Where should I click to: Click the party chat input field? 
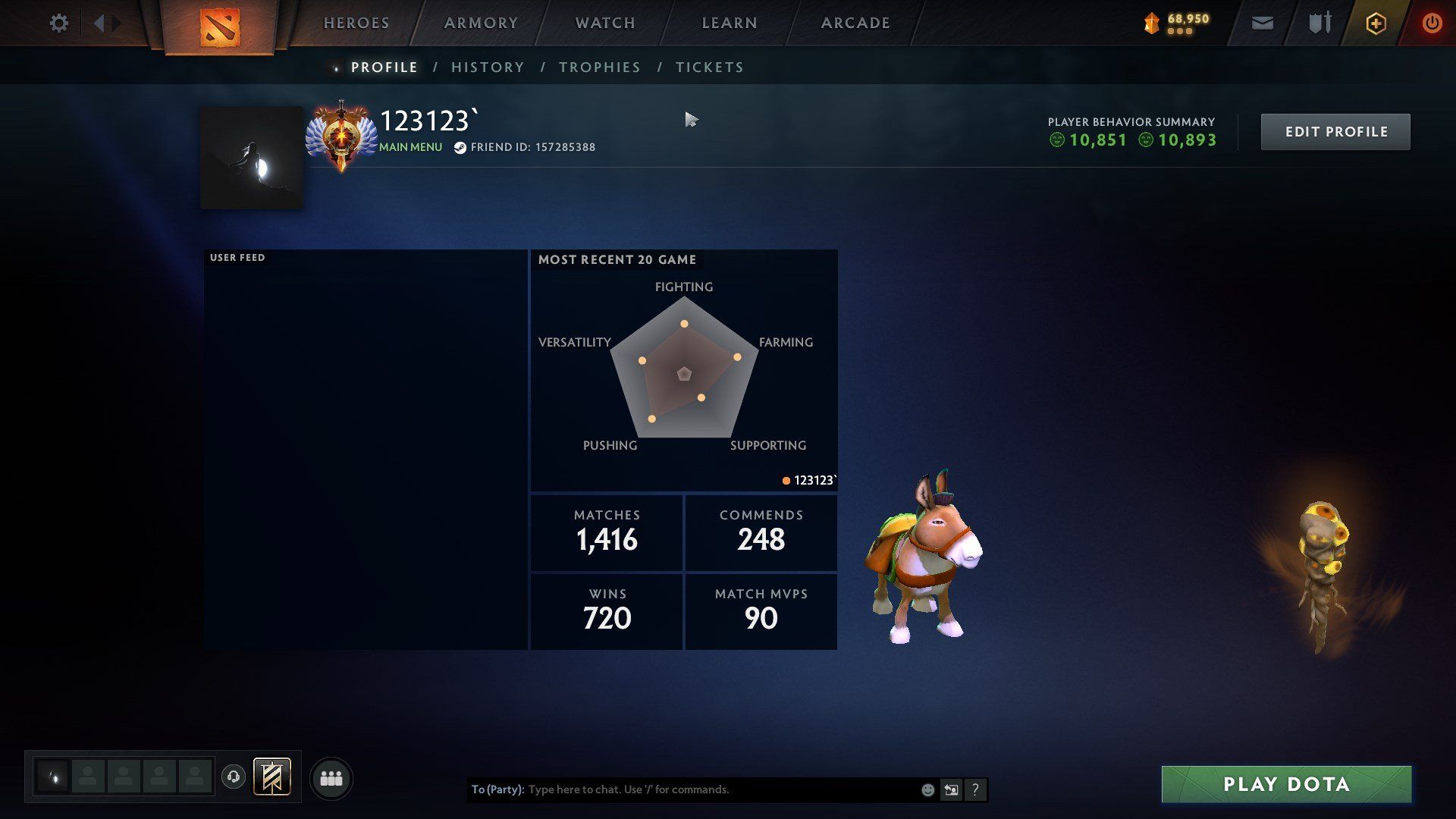720,789
